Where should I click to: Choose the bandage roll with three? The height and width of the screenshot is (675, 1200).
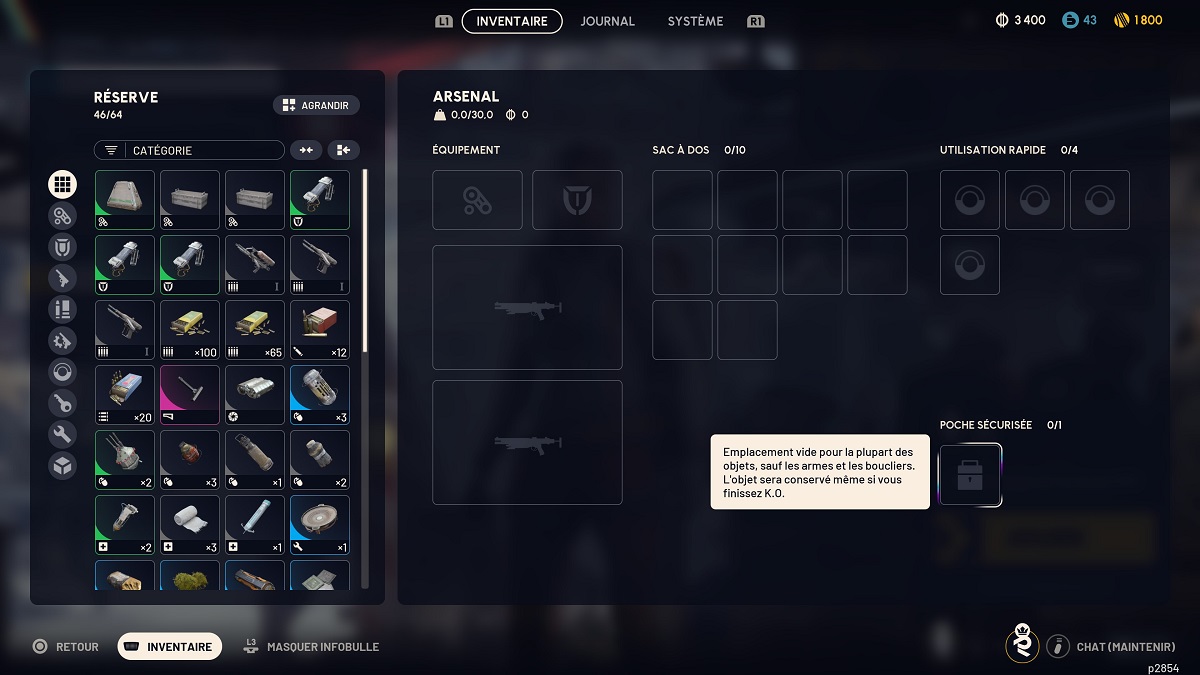click(x=190, y=525)
